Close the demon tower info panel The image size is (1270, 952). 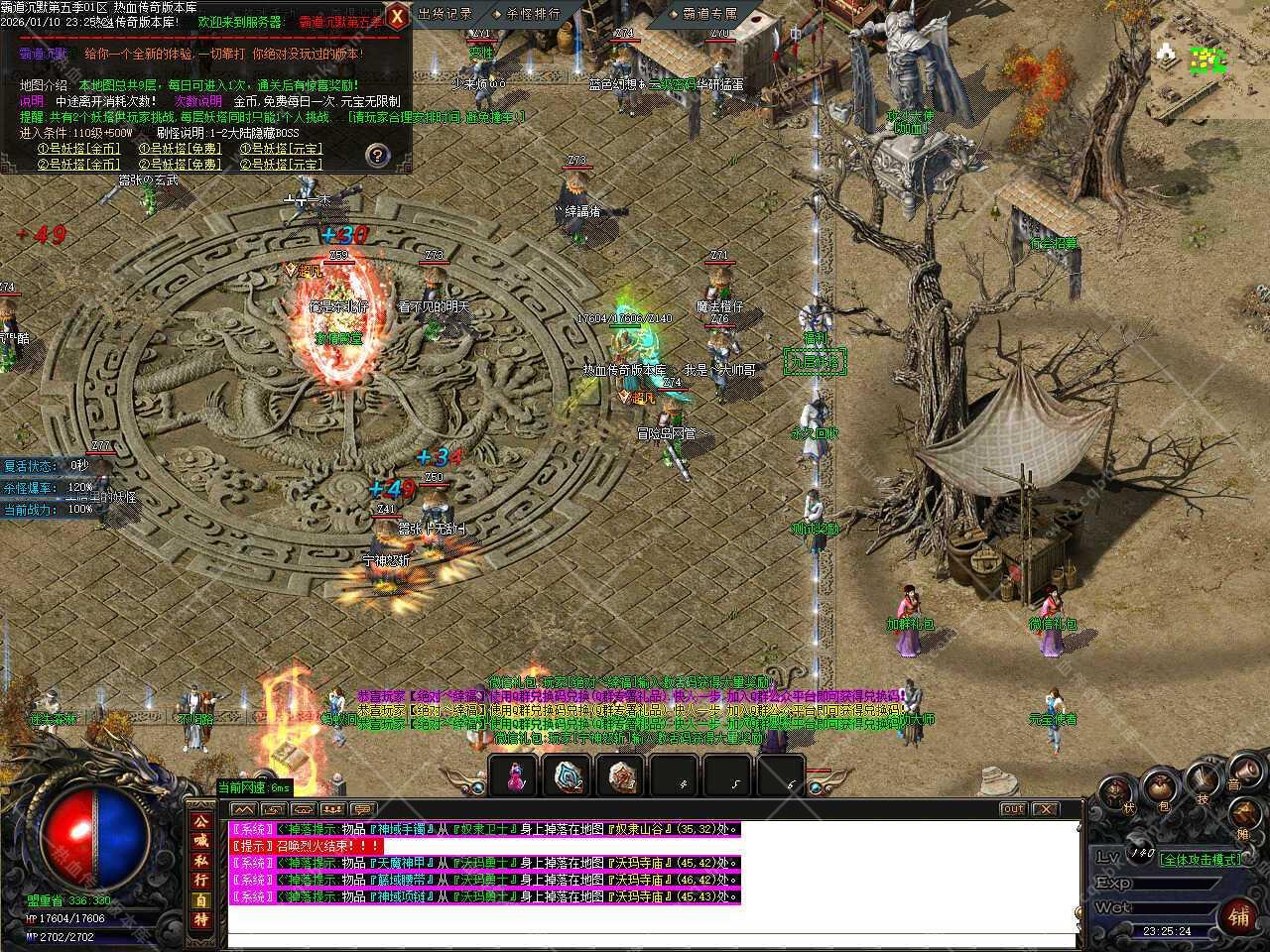396,17
